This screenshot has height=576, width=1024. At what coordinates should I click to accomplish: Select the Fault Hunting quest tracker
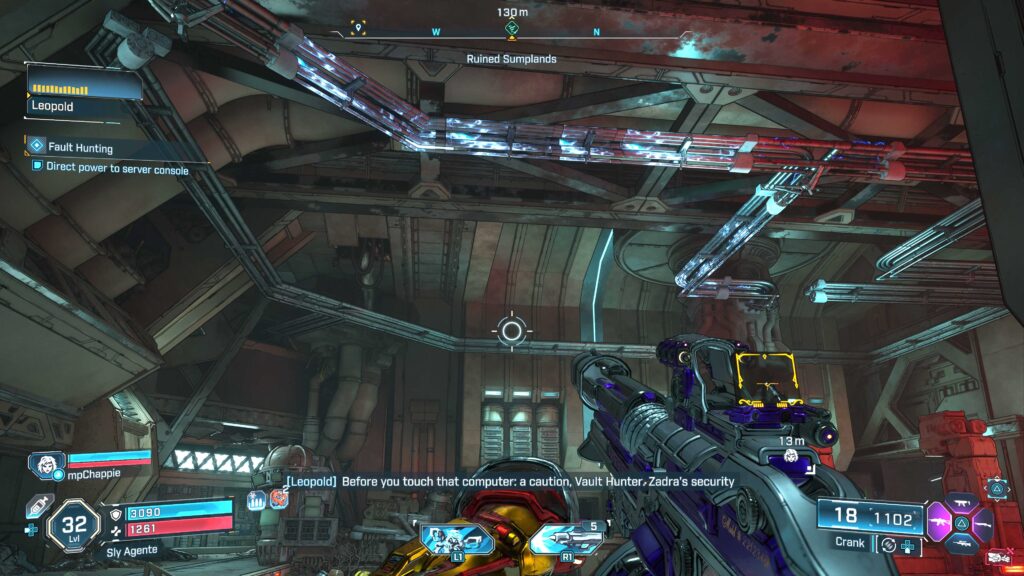click(80, 147)
